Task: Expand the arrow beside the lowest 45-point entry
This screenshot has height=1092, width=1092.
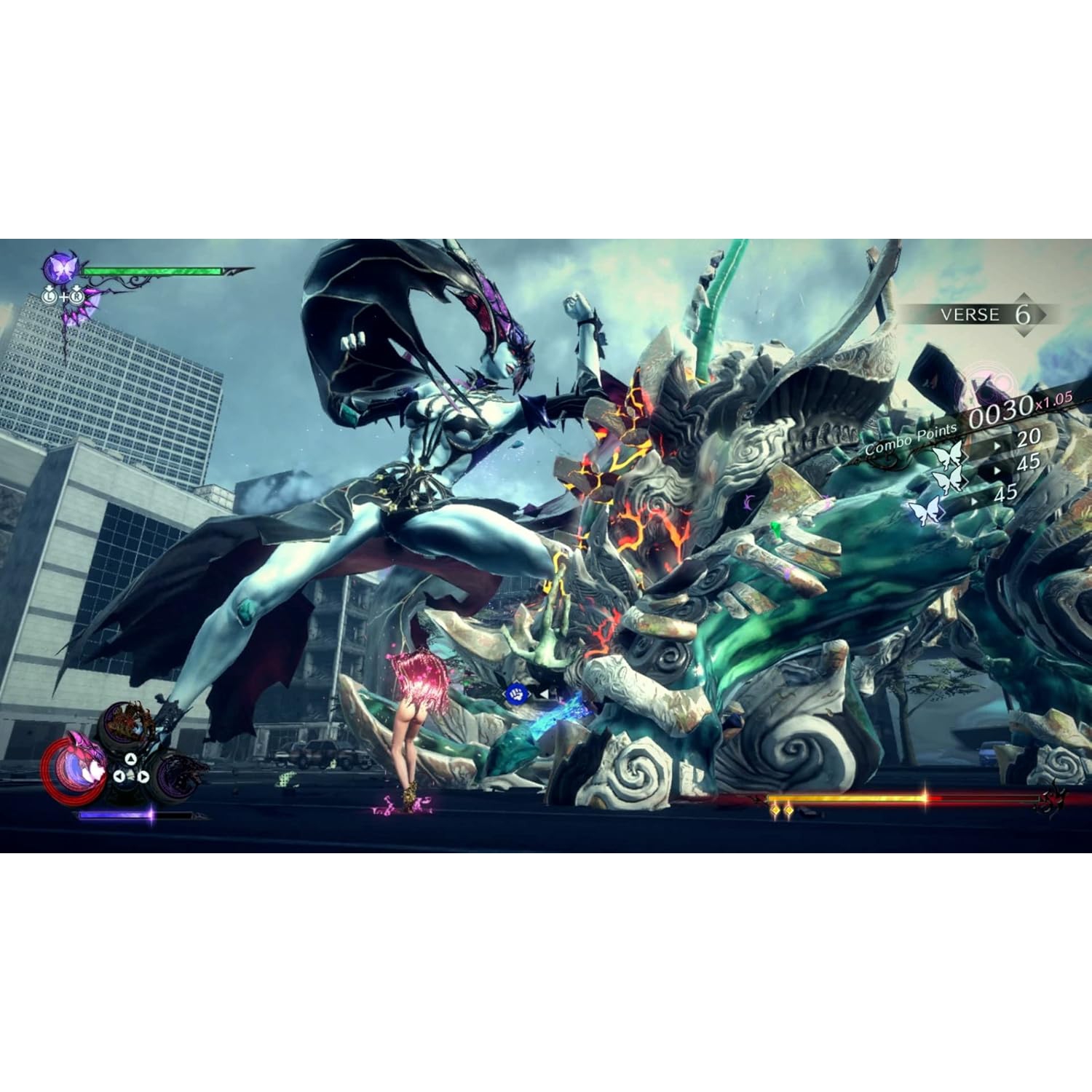Action: [x=973, y=502]
